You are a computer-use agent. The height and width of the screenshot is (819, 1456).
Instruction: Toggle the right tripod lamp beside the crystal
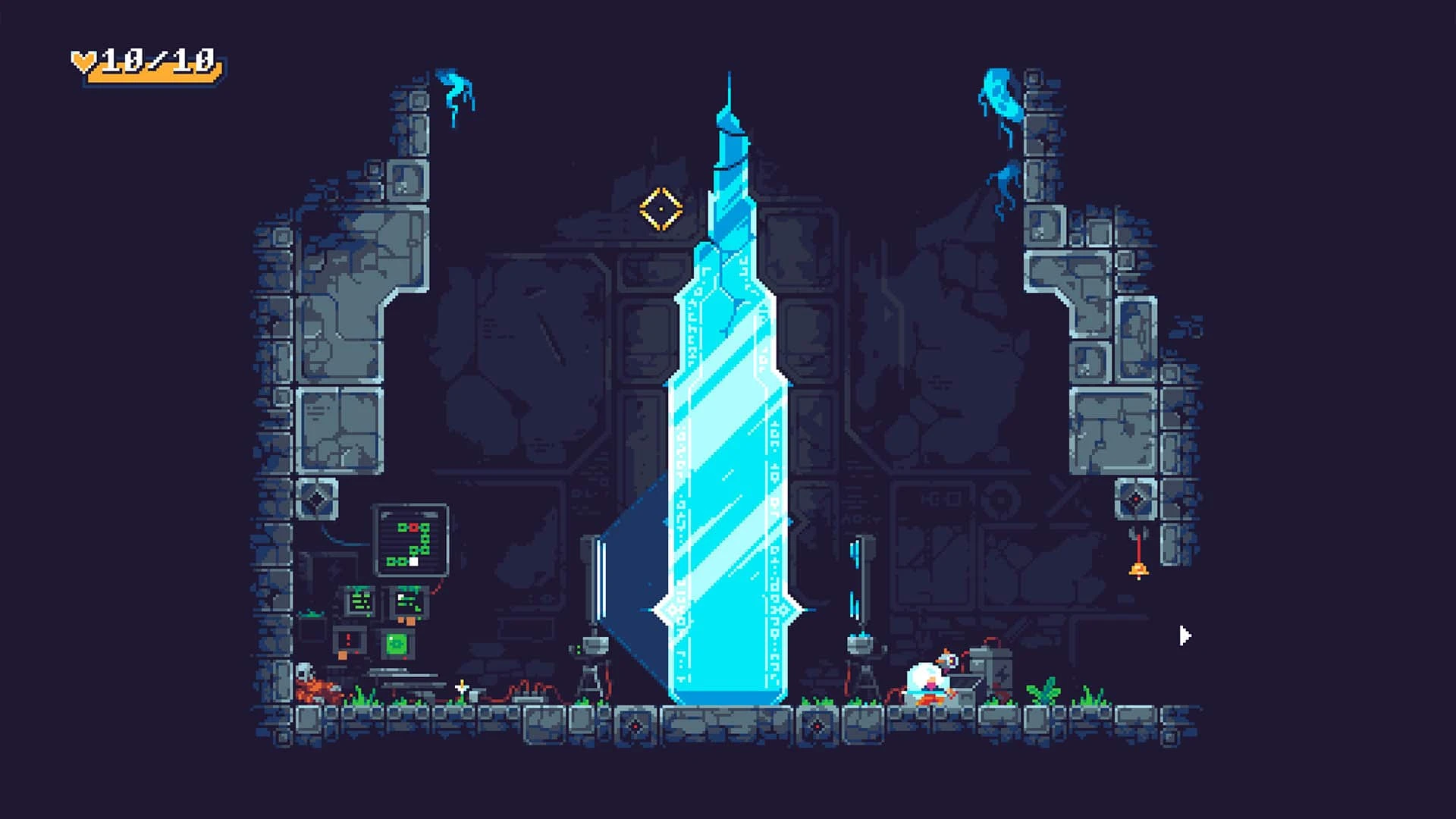(x=861, y=656)
